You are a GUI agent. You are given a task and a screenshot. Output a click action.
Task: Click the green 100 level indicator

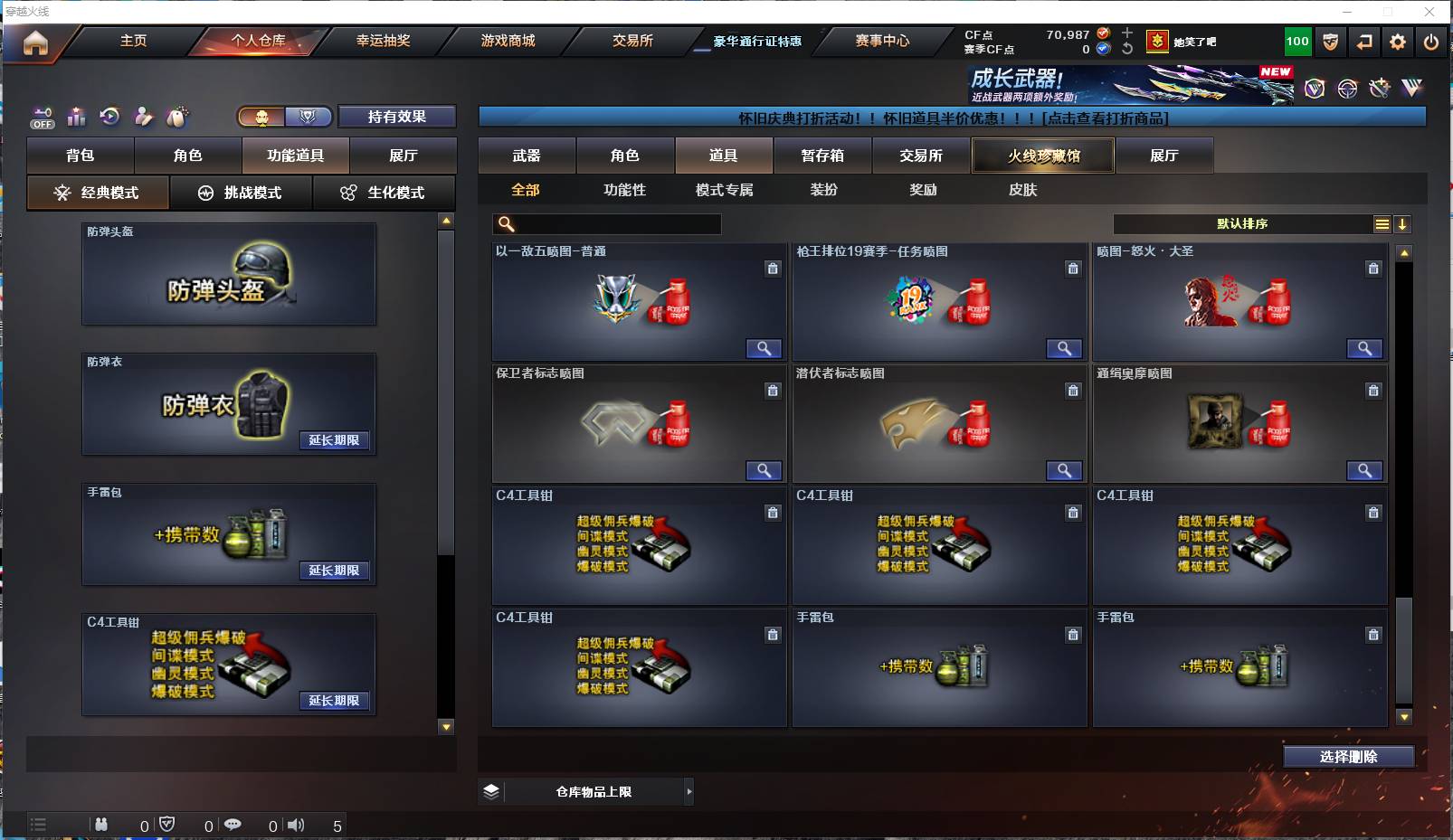coord(1297,42)
